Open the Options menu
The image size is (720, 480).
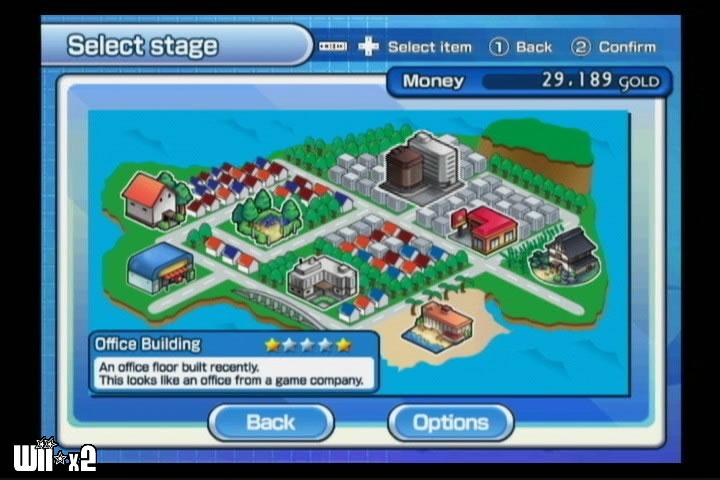(x=450, y=422)
